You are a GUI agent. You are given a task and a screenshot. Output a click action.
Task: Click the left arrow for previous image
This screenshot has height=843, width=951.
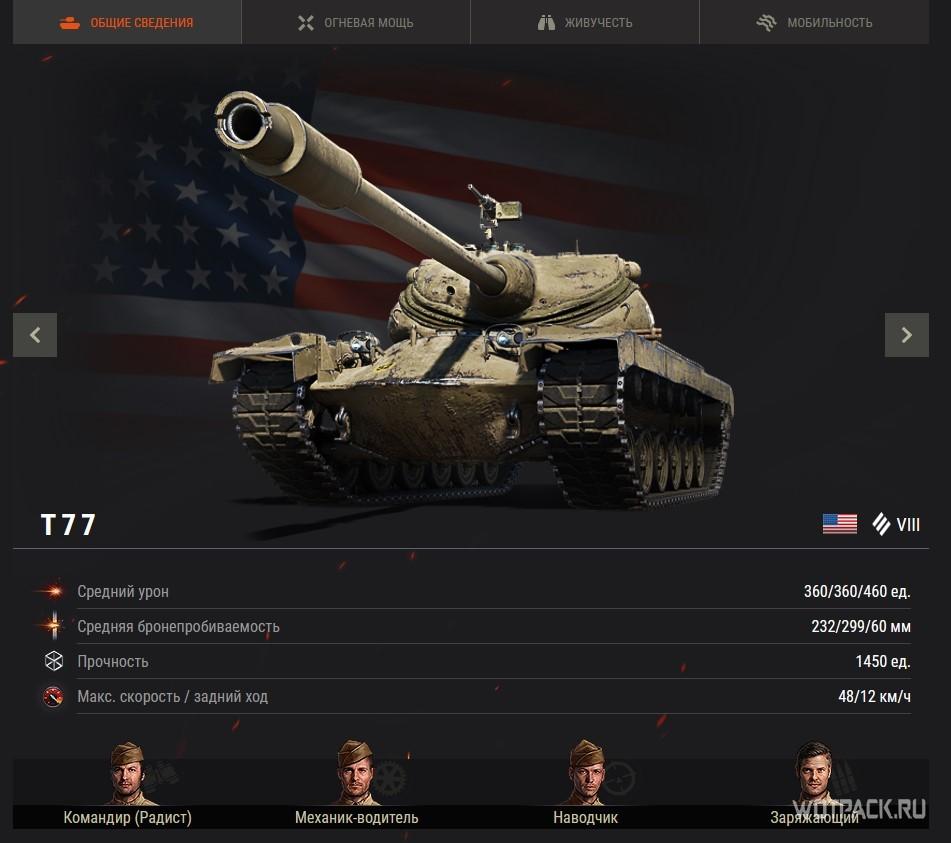point(35,335)
